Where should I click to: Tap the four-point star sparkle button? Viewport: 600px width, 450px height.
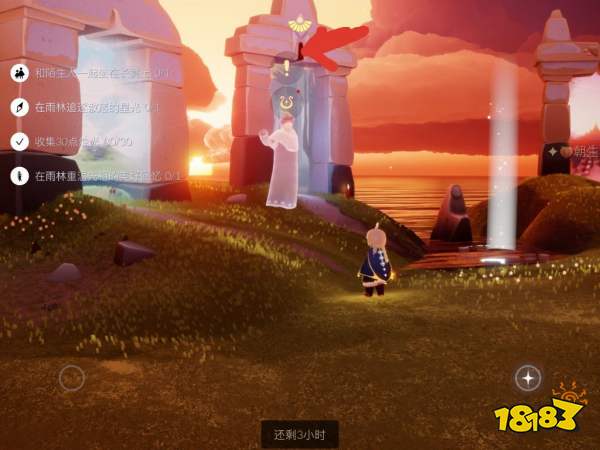(528, 377)
